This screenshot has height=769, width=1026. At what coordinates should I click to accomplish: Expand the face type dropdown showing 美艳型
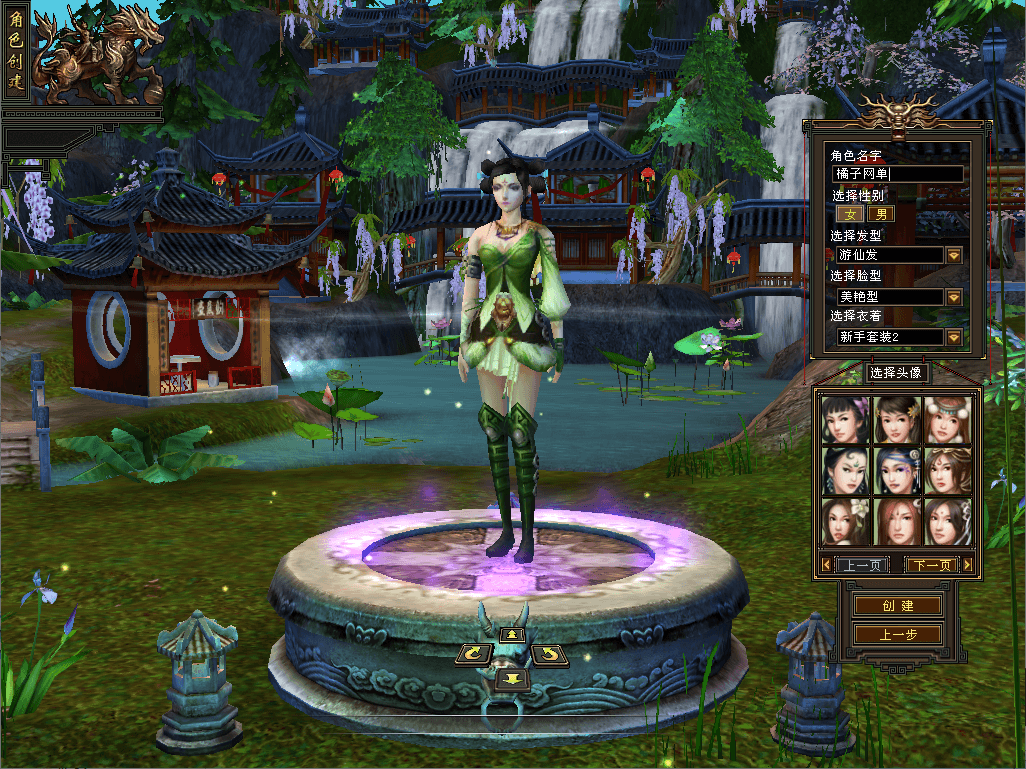point(953,297)
